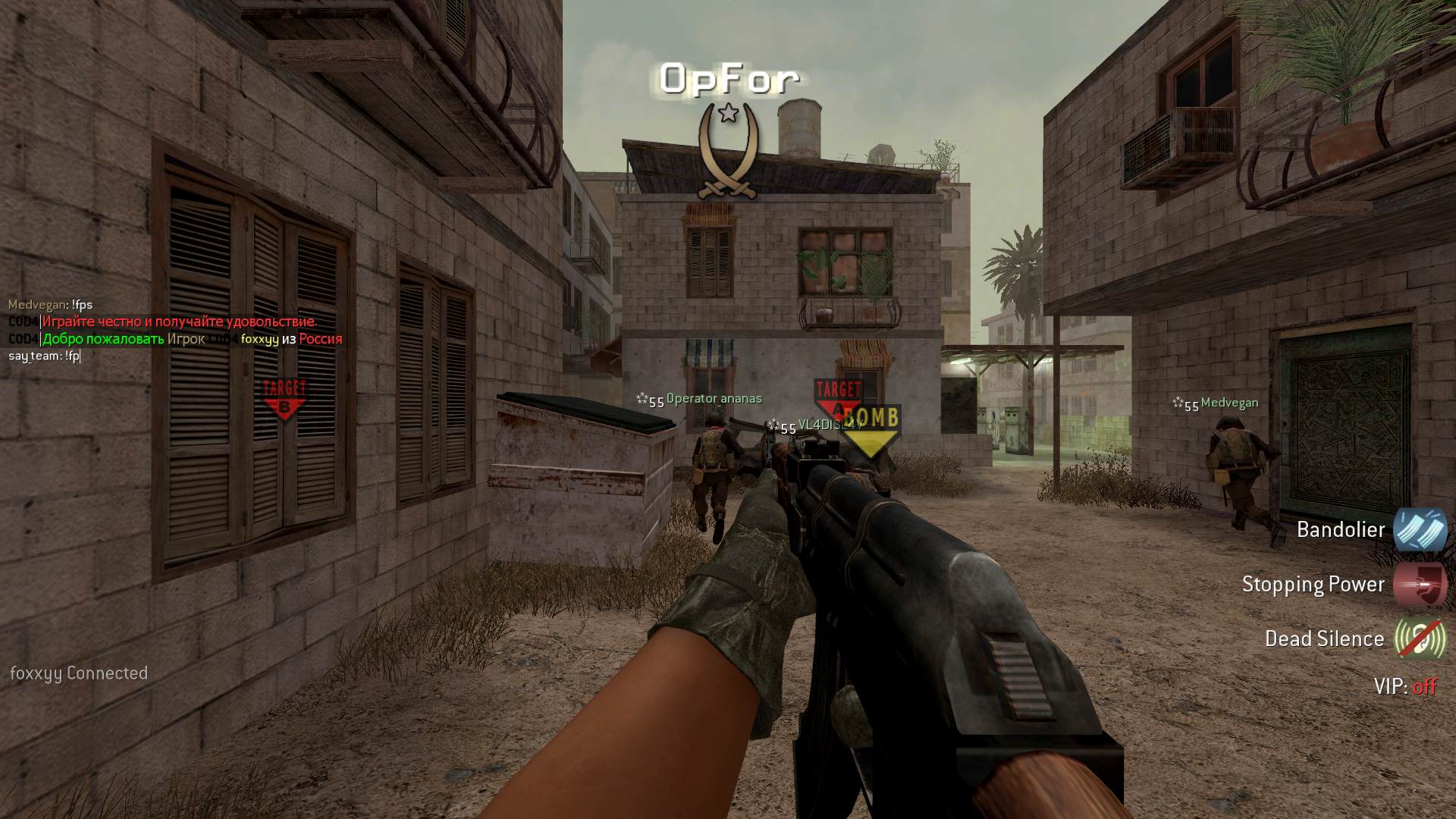Click the OpFor crossed-swords faction emblem
The width and height of the screenshot is (1456, 819).
(x=728, y=152)
